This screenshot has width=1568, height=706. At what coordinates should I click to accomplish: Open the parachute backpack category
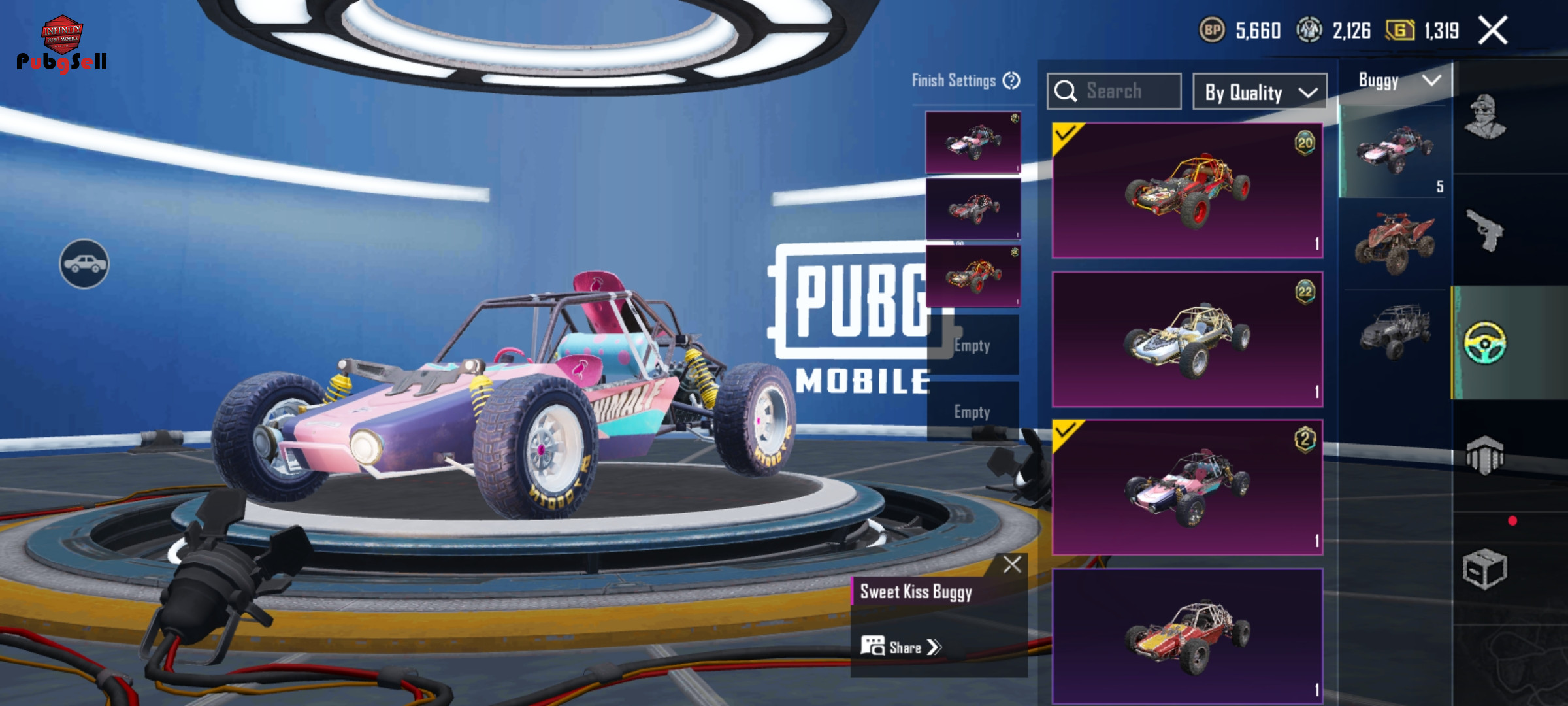1485,455
